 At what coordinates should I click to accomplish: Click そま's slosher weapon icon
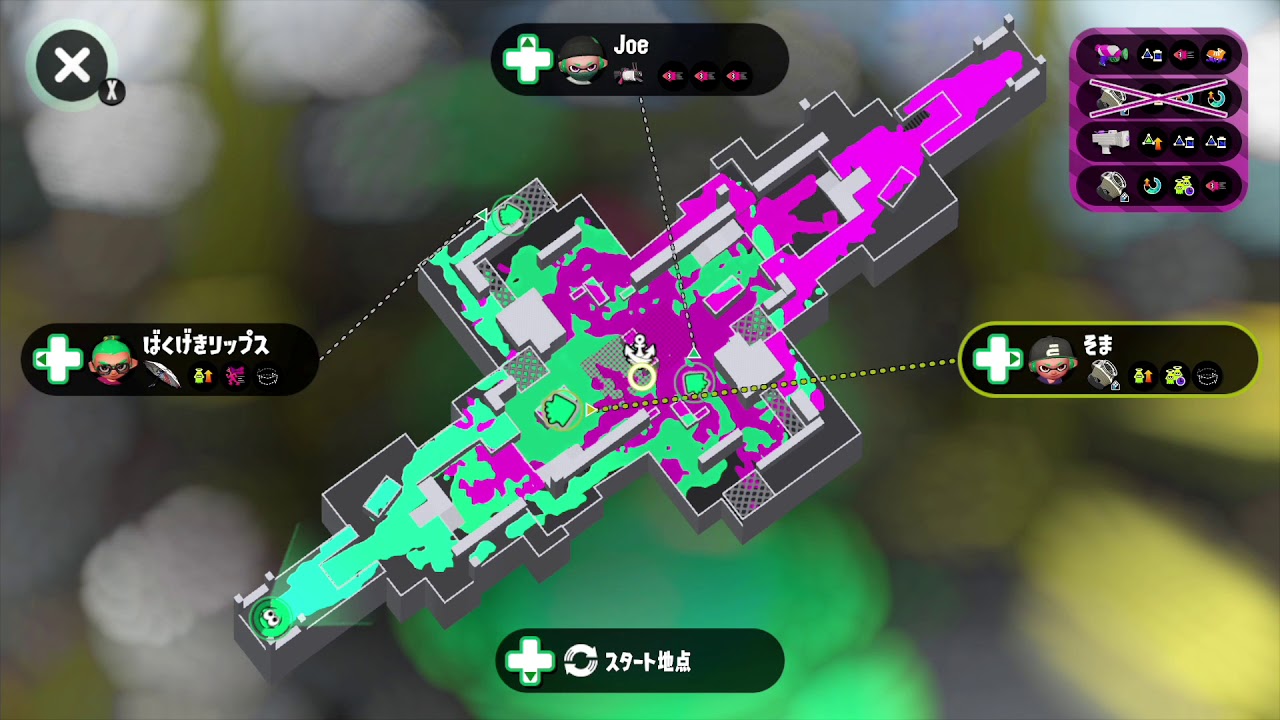[1102, 374]
